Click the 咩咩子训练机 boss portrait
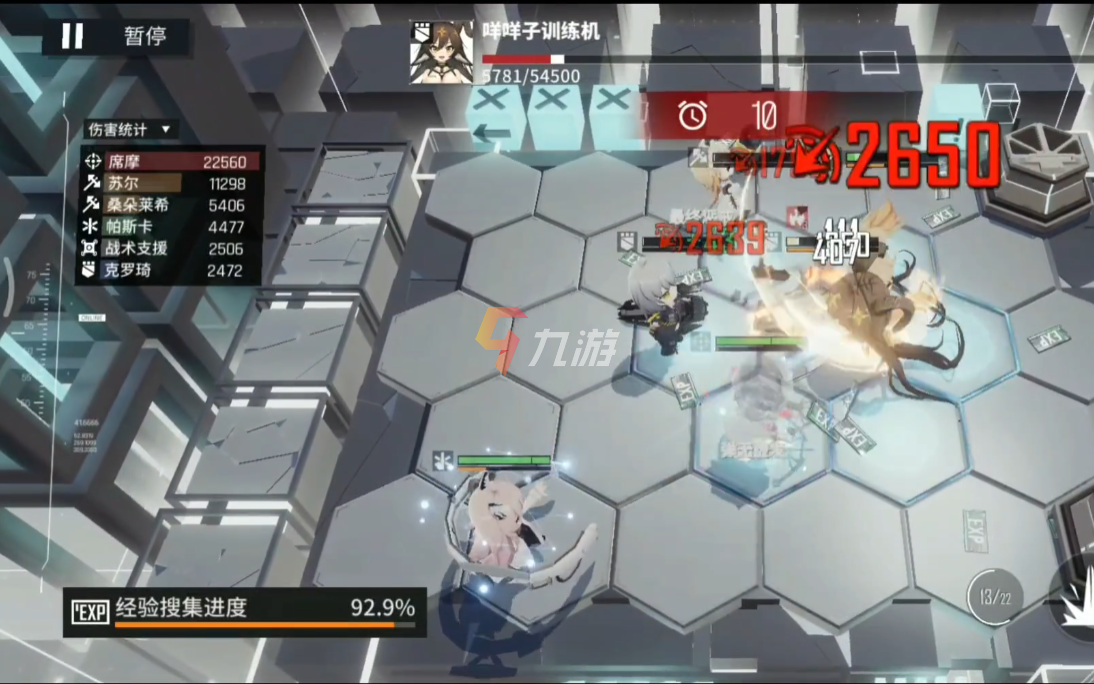The width and height of the screenshot is (1094, 684). pos(441,52)
